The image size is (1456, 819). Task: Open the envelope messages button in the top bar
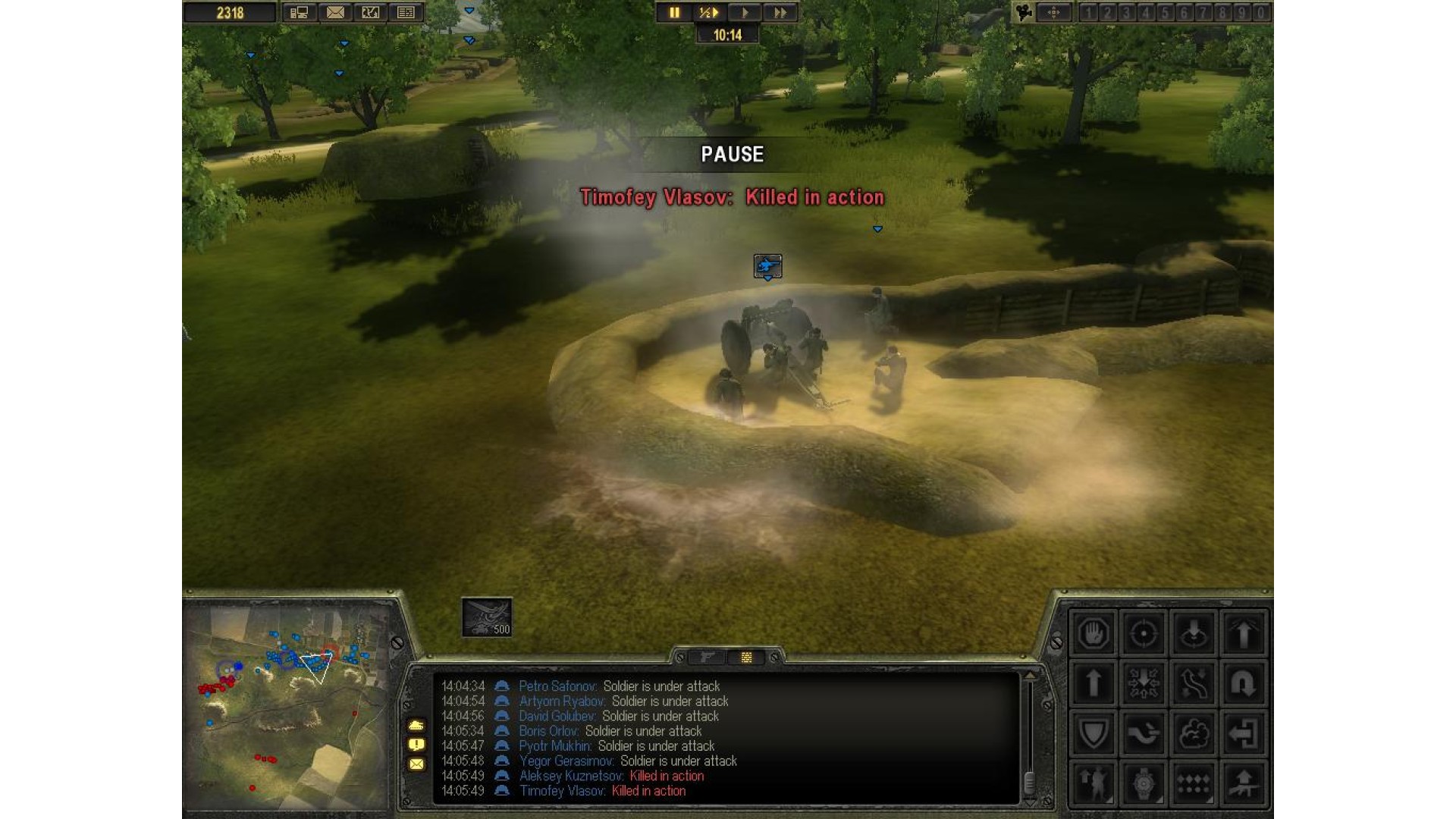[x=335, y=13]
